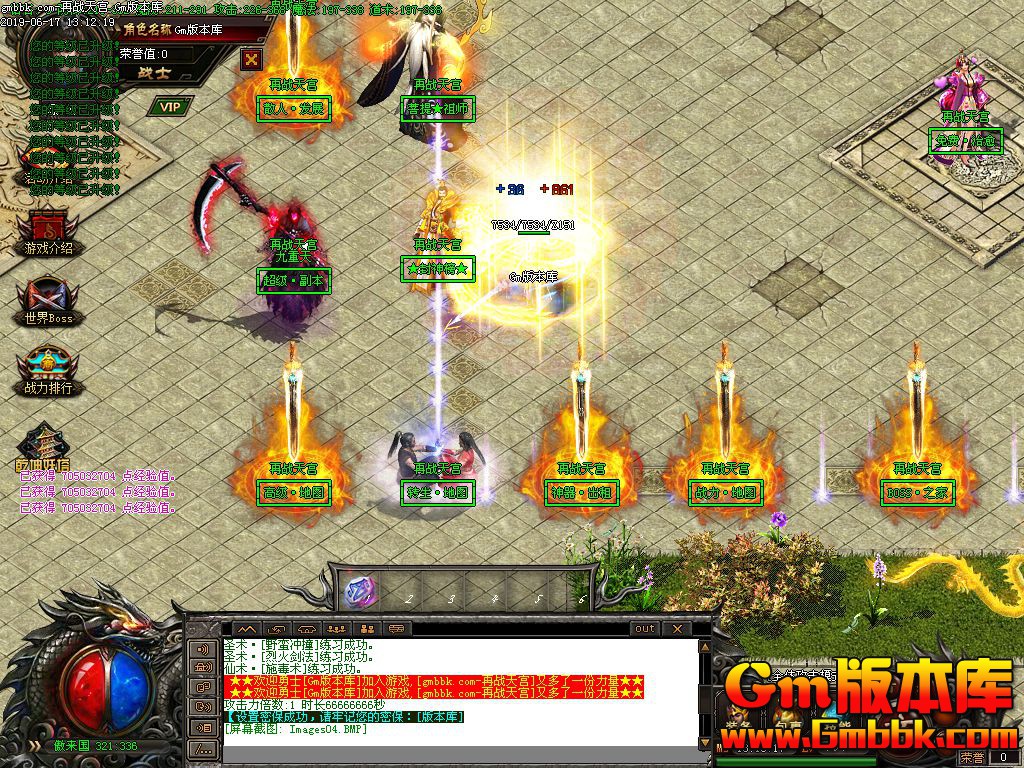Viewport: 1024px width, 768px height.
Task: Open the VIP panel
Action: tap(171, 106)
